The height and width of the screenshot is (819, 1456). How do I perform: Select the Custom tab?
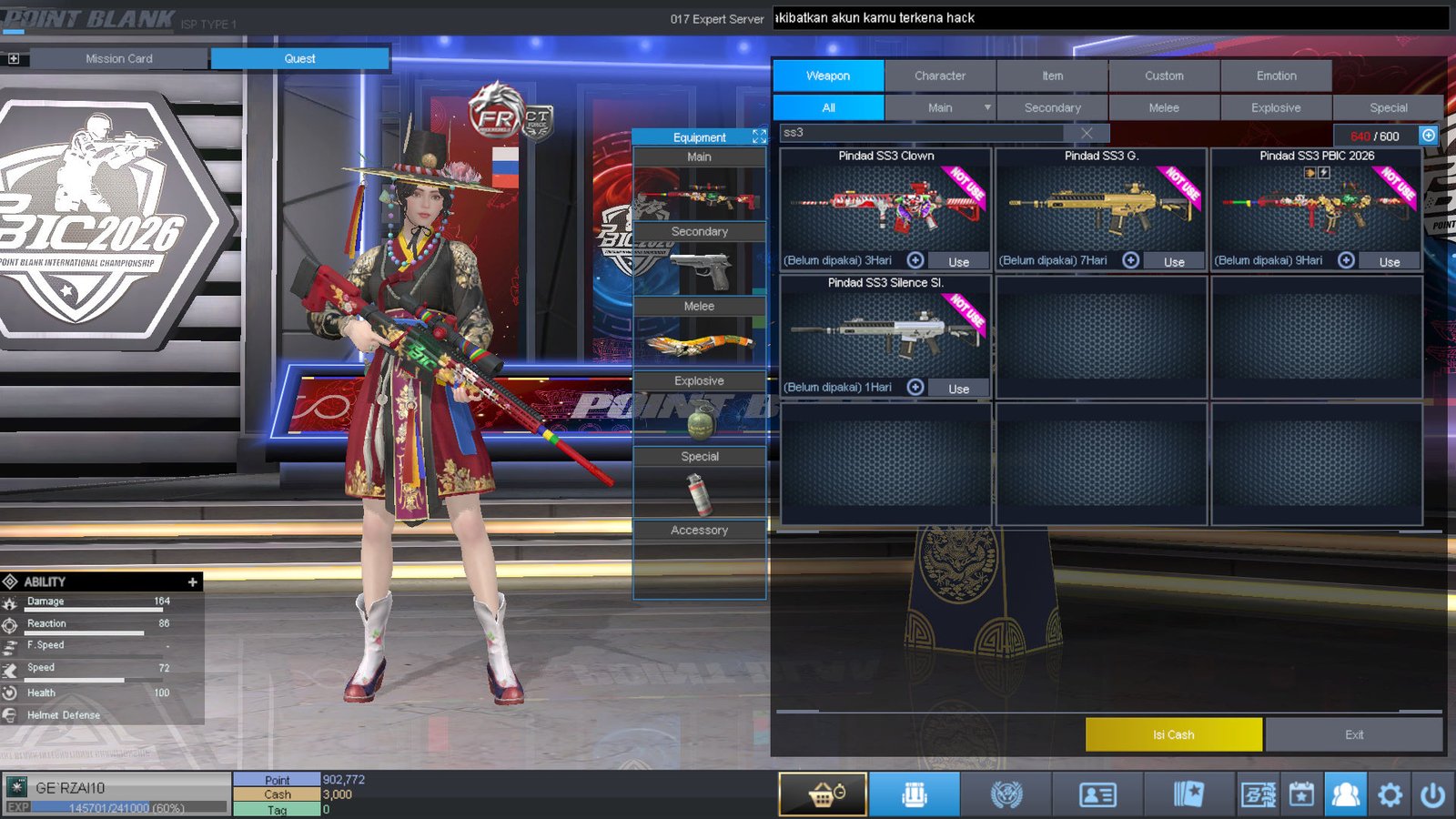pos(1164,76)
